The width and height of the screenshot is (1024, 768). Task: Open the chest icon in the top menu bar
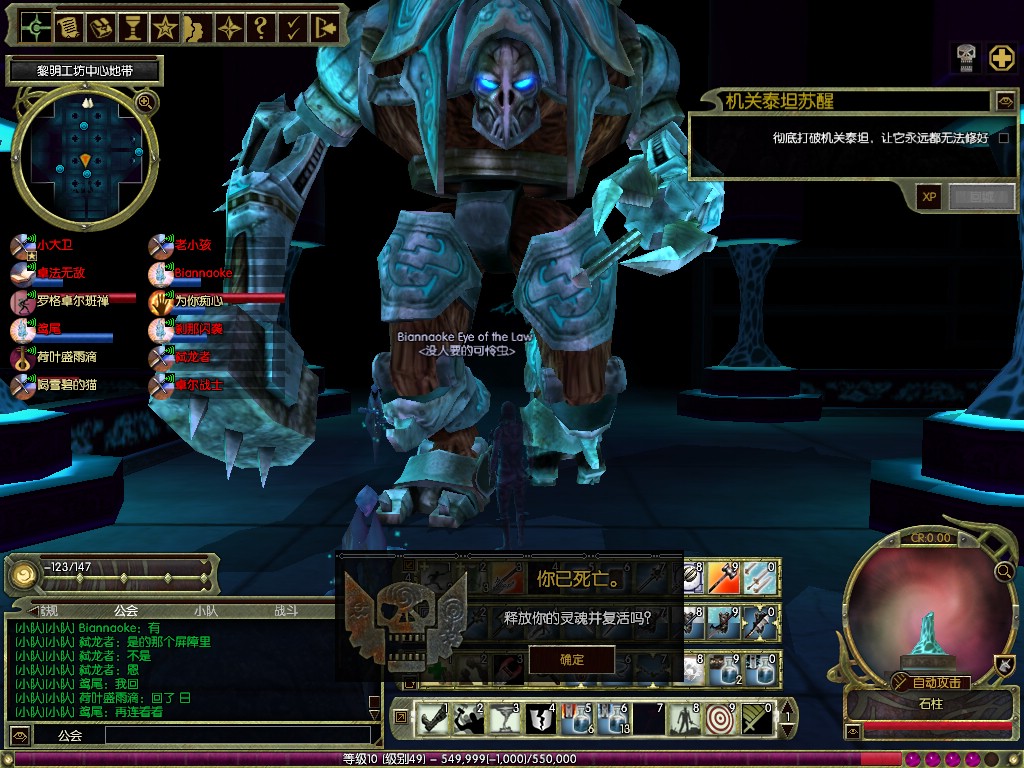[100, 27]
